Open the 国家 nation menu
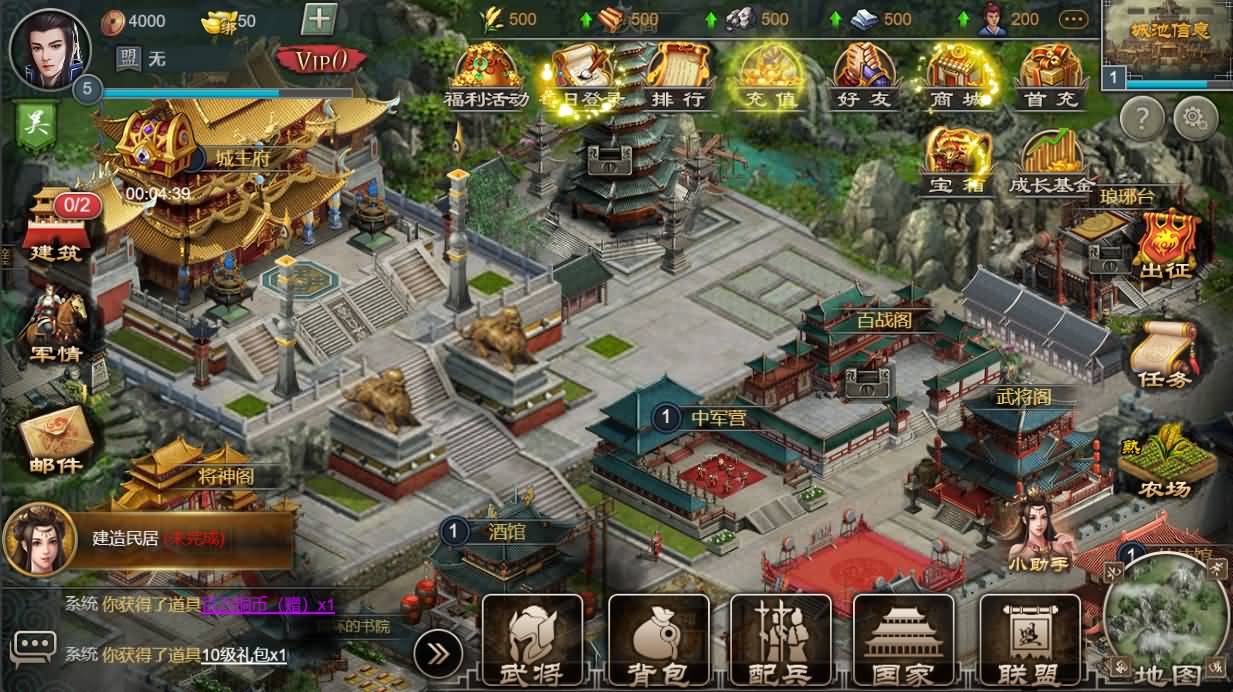 pyautogui.click(x=903, y=641)
